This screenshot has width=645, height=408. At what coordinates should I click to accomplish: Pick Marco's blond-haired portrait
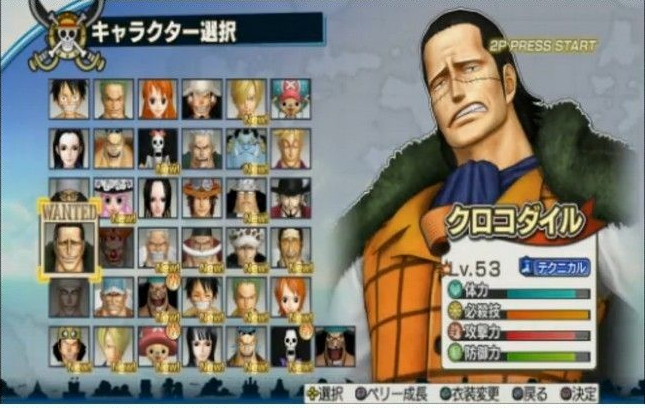(289, 148)
